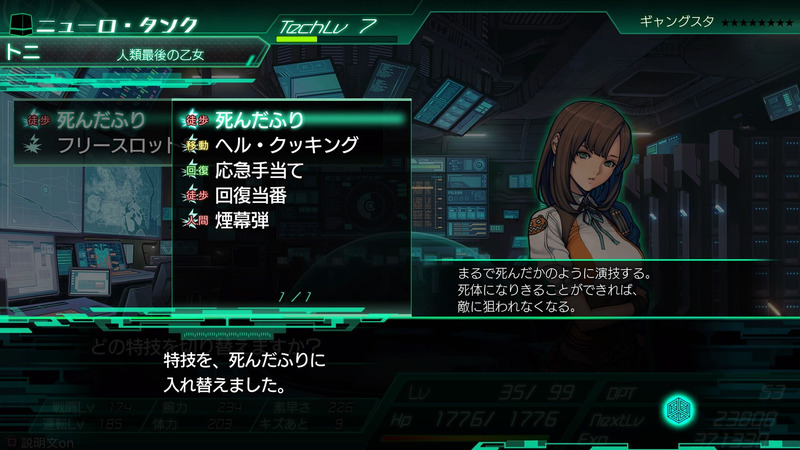Viewport: 800px width, 450px height.
Task: Select the highlighted 死んだふり skill in the list
Action: [x=260, y=120]
